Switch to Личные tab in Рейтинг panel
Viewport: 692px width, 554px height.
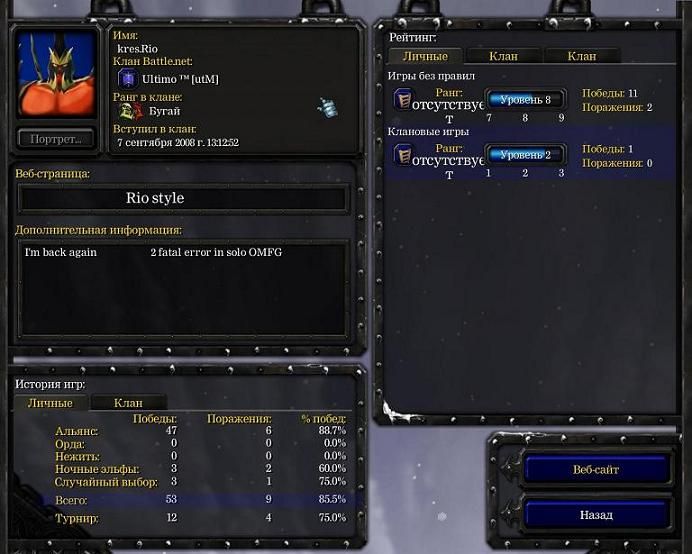pos(425,56)
